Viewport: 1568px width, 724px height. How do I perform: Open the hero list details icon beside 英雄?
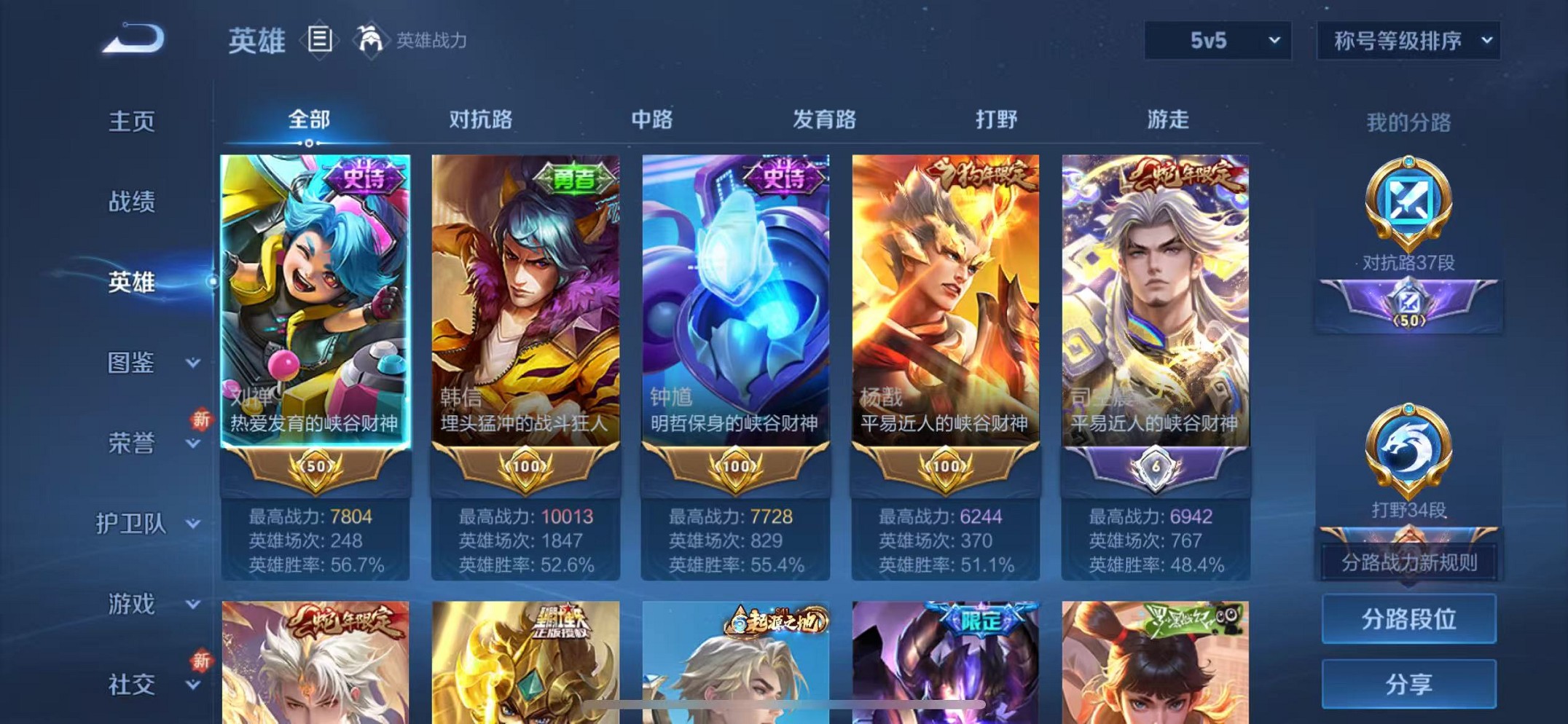click(x=321, y=38)
